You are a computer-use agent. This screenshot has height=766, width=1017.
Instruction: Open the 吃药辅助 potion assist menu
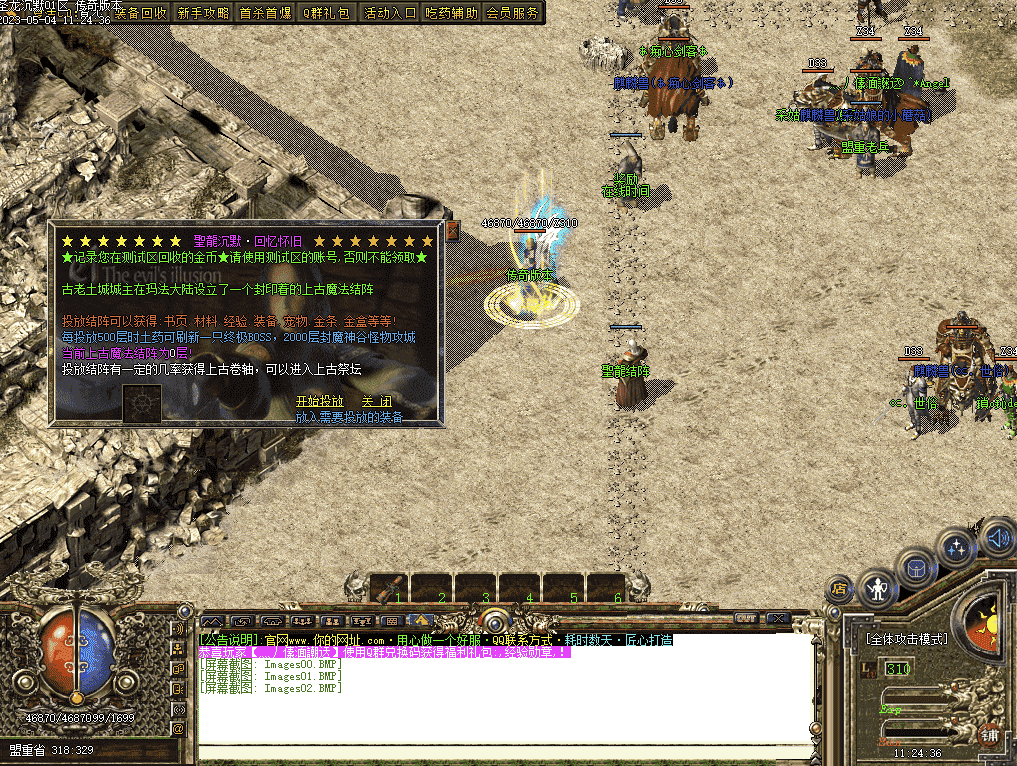[451, 13]
